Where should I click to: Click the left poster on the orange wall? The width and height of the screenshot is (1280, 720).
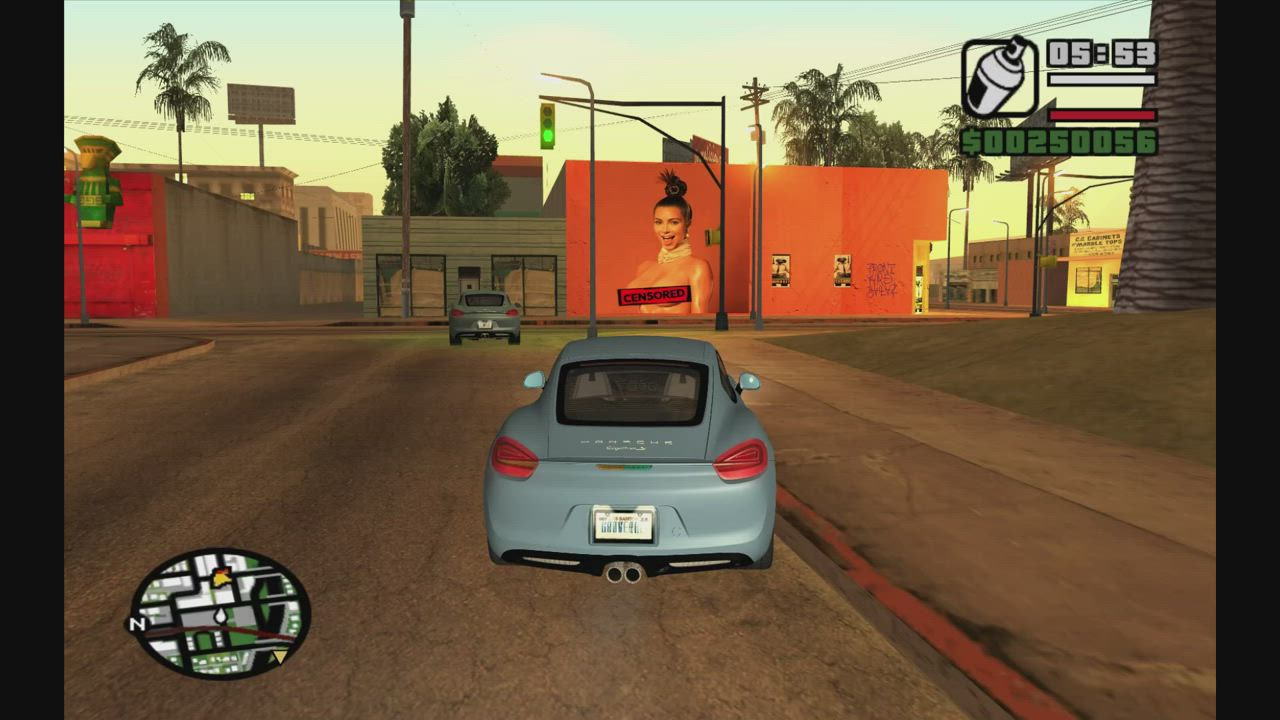(x=781, y=271)
